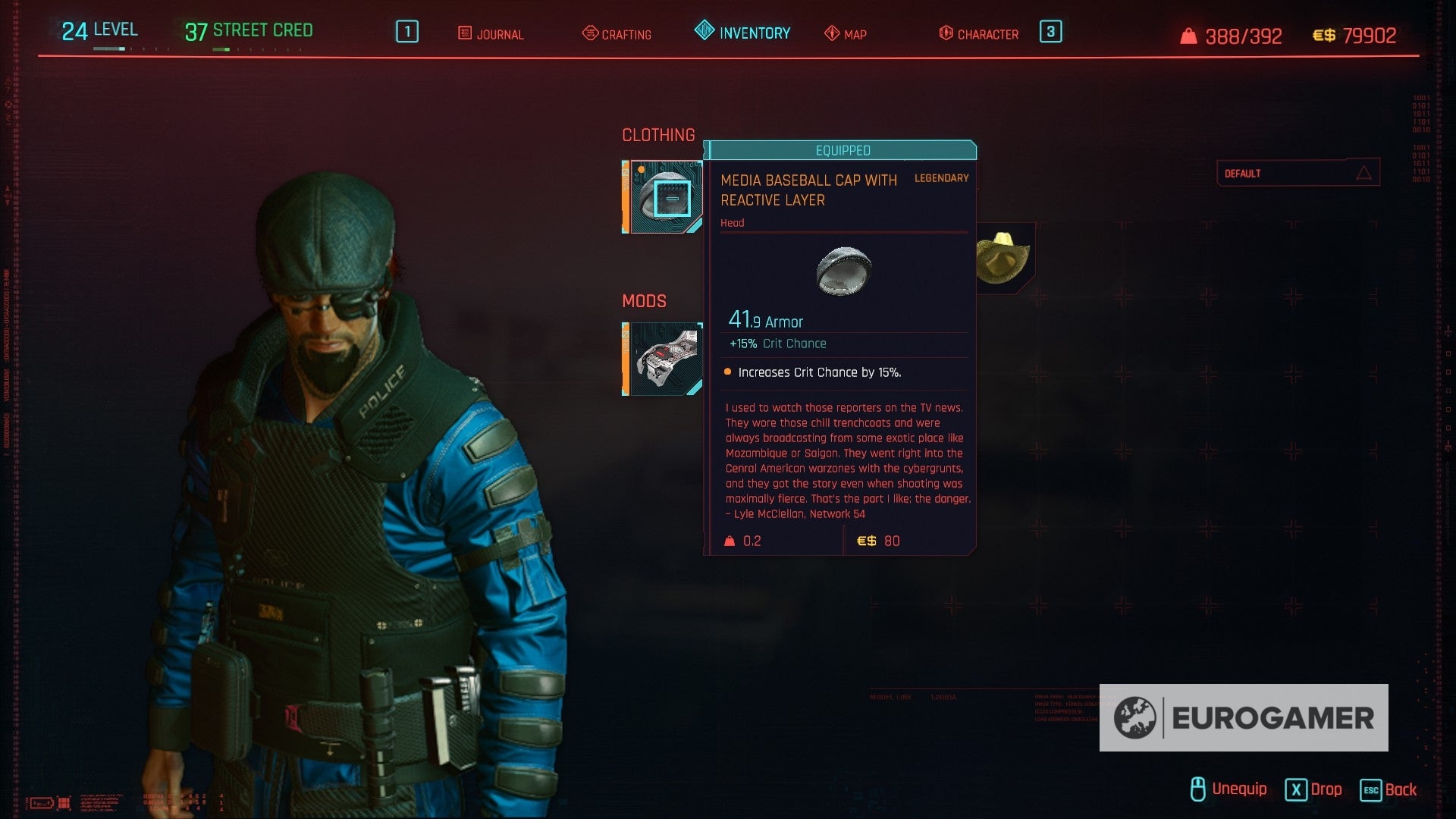Viewport: 1456px width, 819px height.
Task: Open the Journal screen
Action: pos(491,34)
